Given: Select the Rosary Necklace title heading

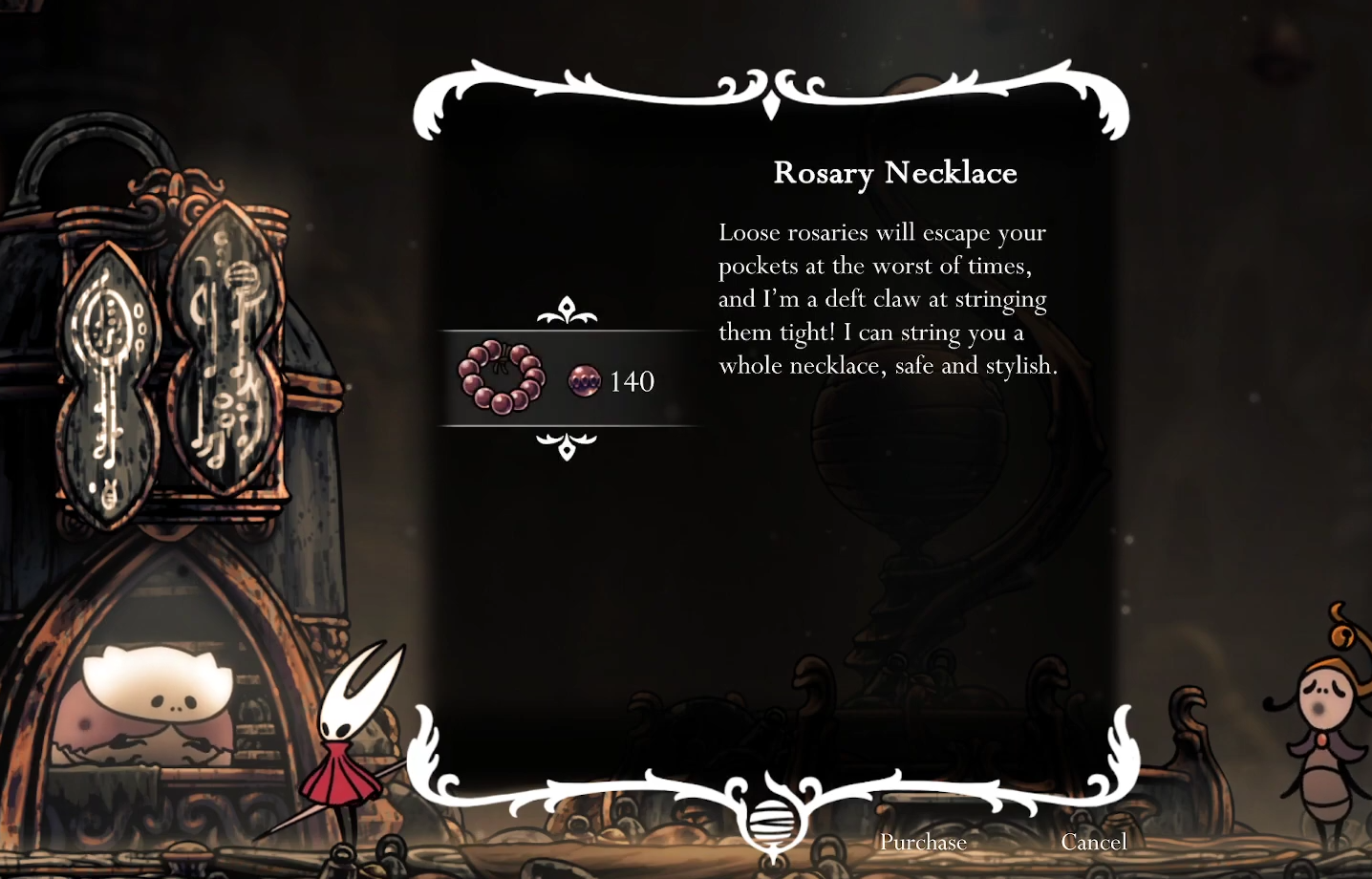Looking at the screenshot, I should [894, 173].
